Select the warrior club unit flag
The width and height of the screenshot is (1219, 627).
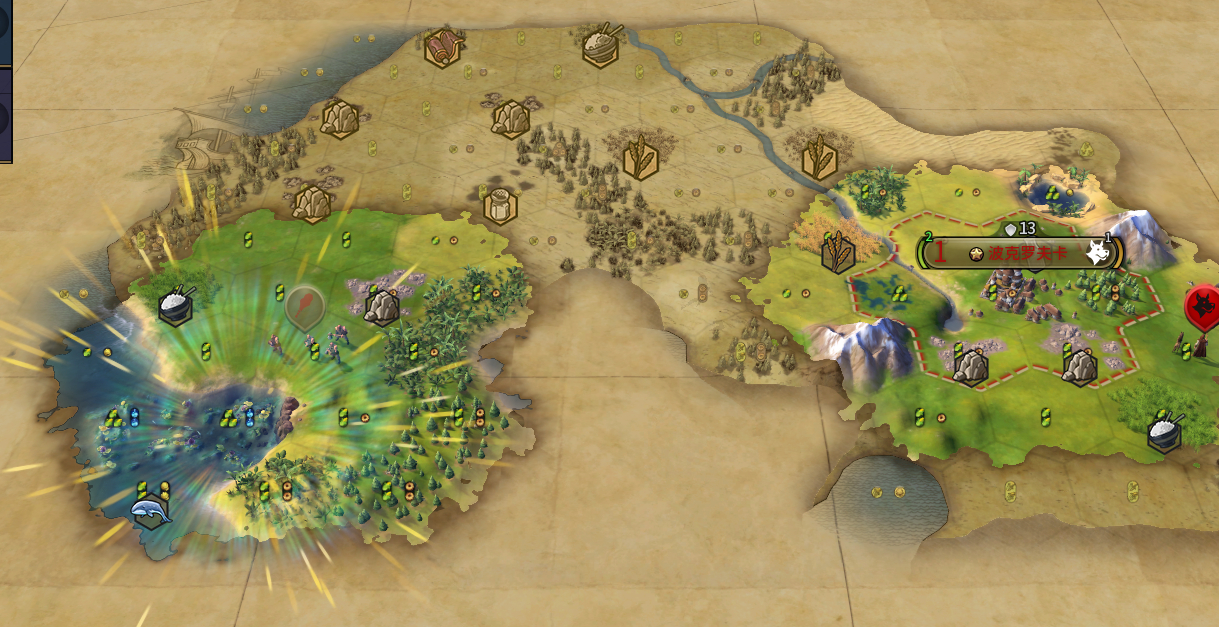click(x=304, y=306)
